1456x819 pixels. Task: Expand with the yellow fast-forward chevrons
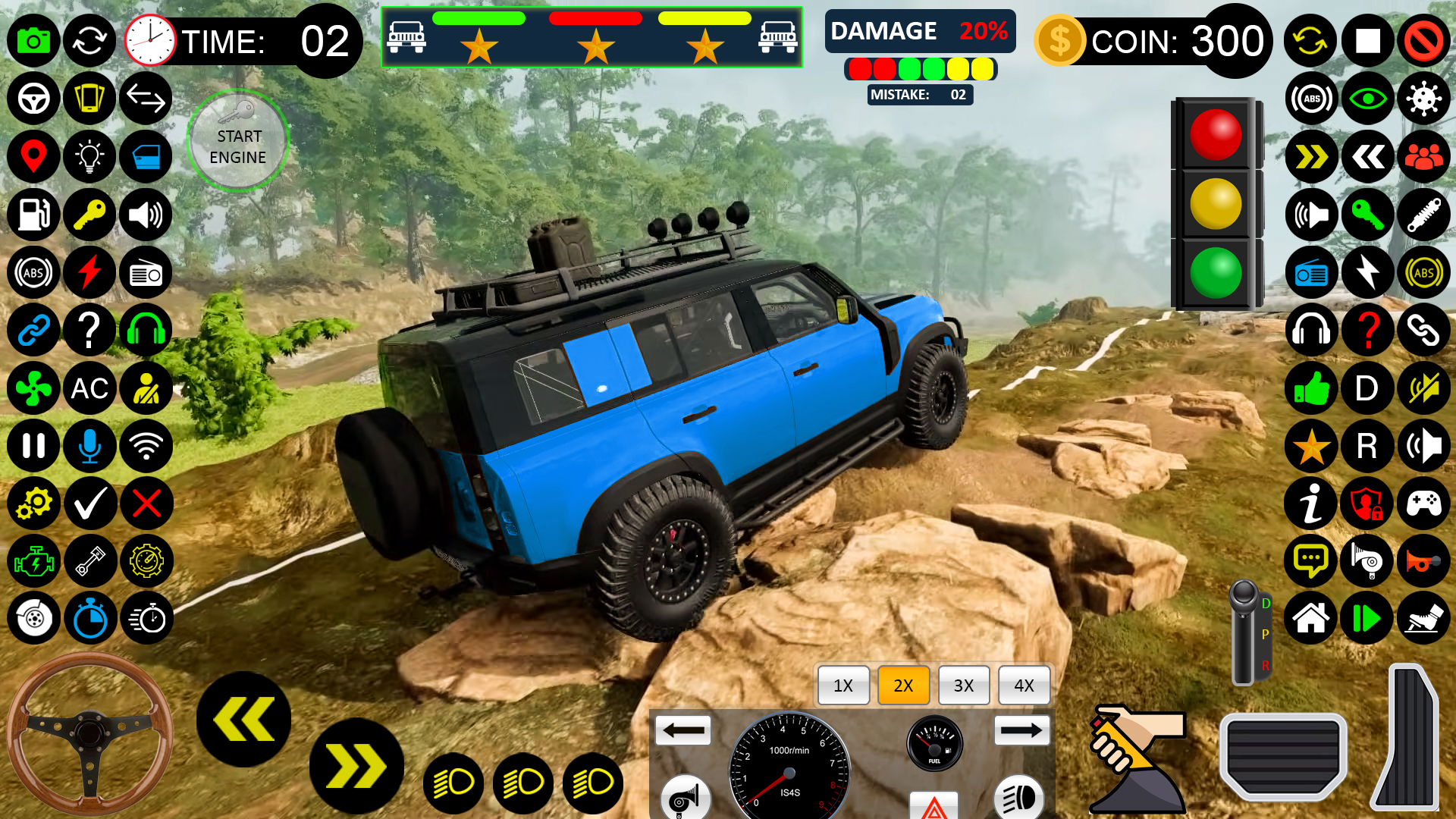[x=1310, y=157]
